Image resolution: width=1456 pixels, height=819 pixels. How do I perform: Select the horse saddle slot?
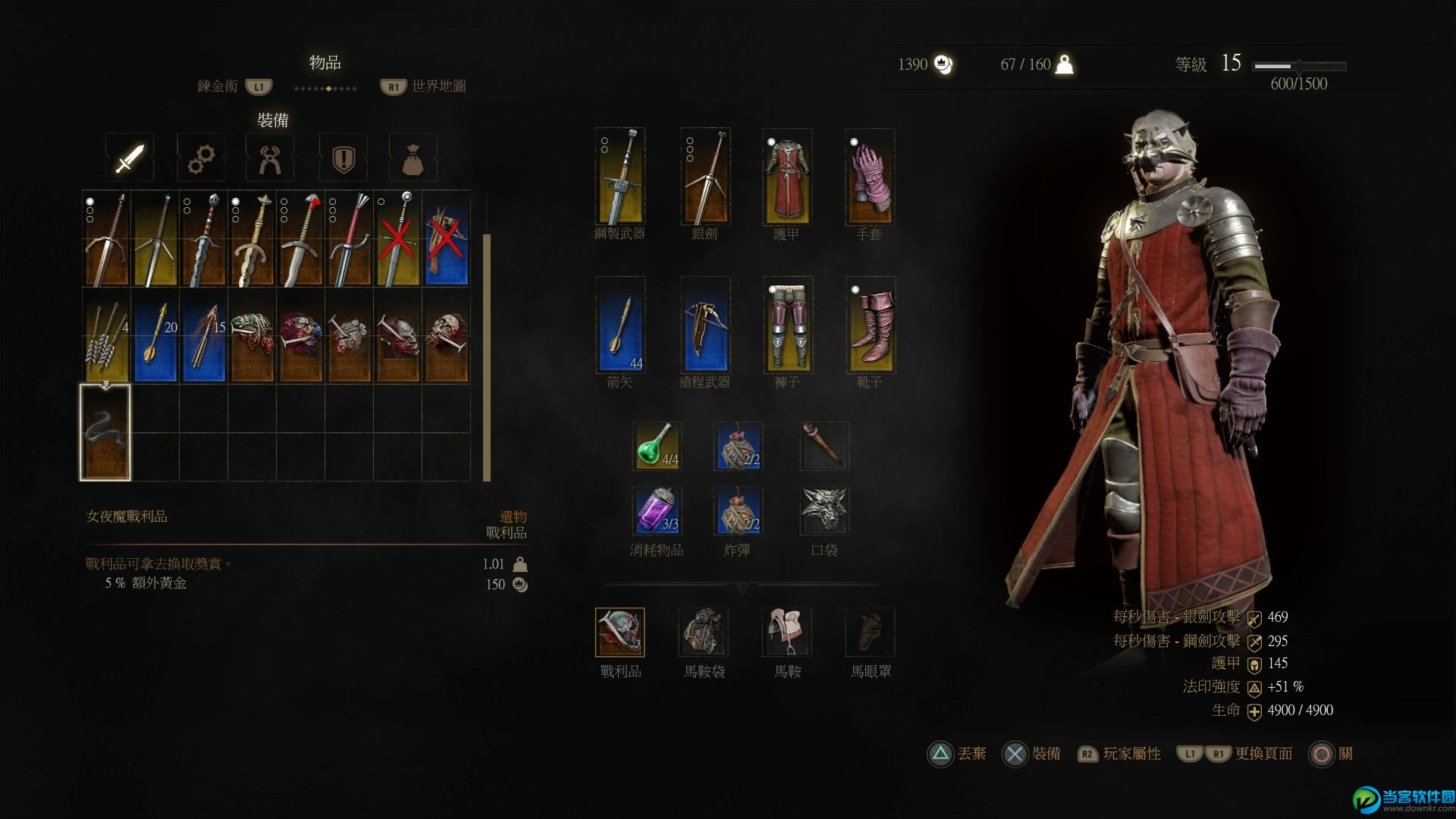point(787,632)
